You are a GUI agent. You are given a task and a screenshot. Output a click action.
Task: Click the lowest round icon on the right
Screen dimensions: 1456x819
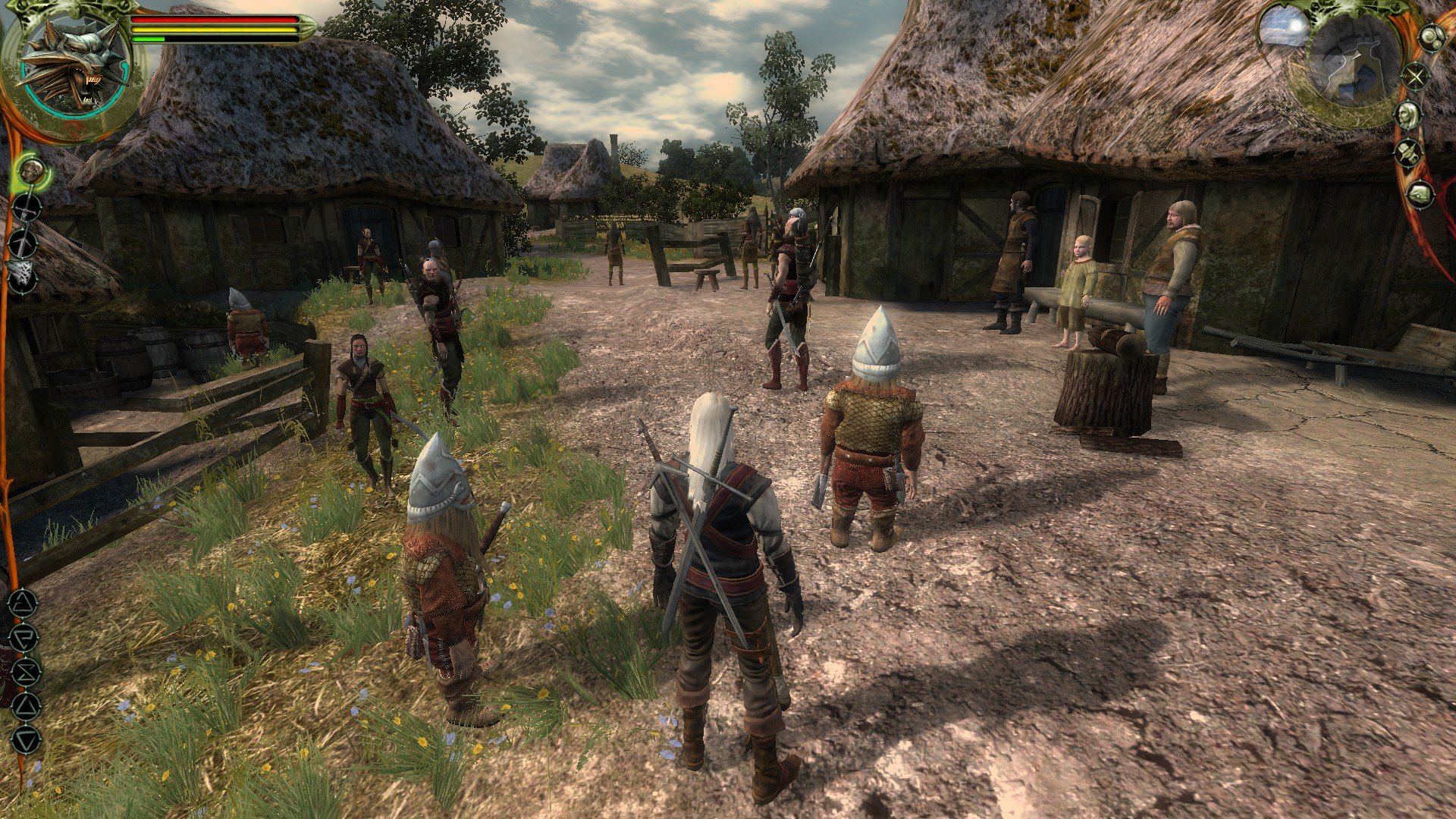(1420, 194)
